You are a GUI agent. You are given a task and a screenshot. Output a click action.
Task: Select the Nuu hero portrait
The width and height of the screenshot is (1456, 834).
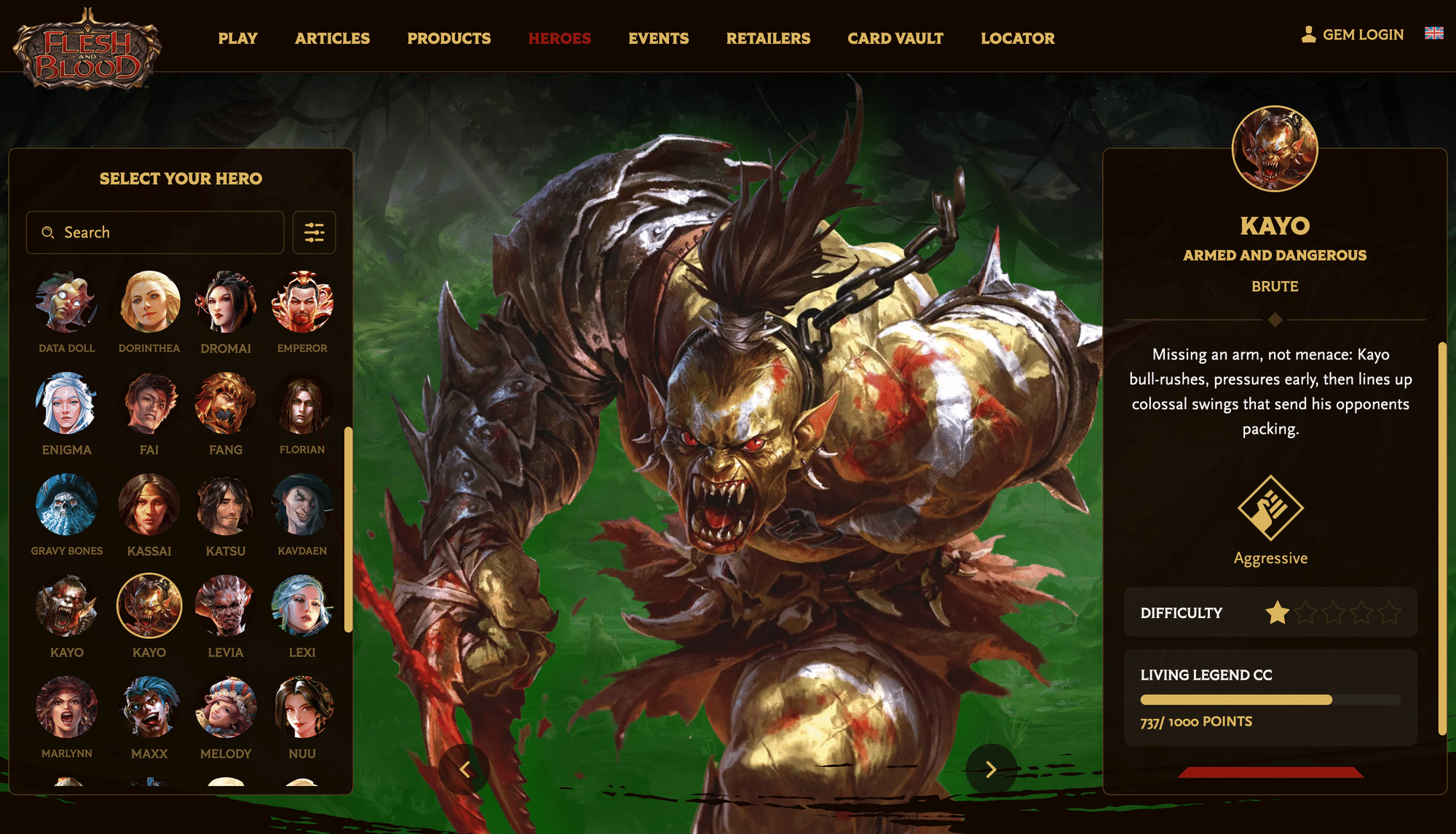(302, 707)
